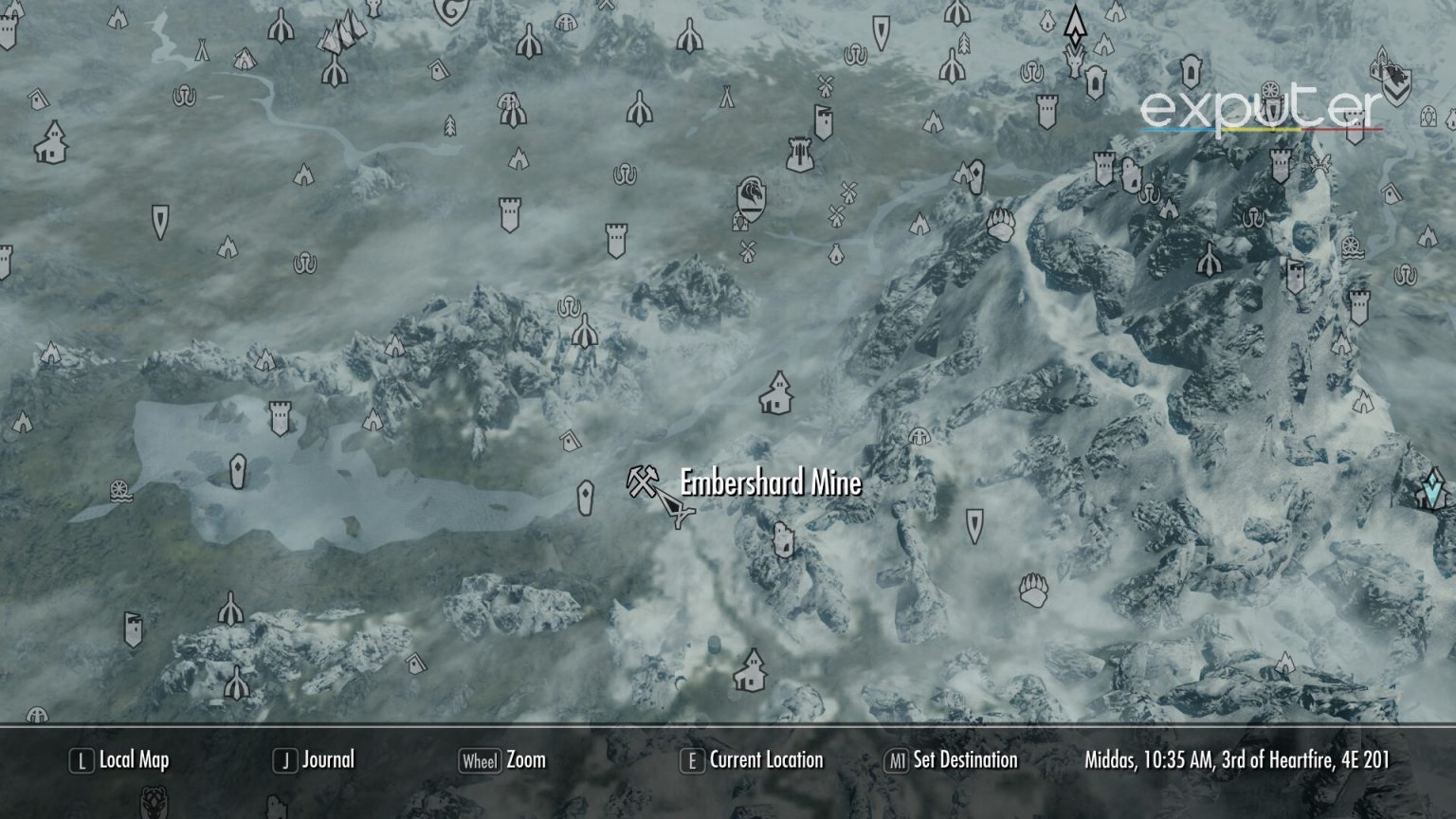
Task: Click the Embershard Mine label text
Action: click(x=768, y=484)
